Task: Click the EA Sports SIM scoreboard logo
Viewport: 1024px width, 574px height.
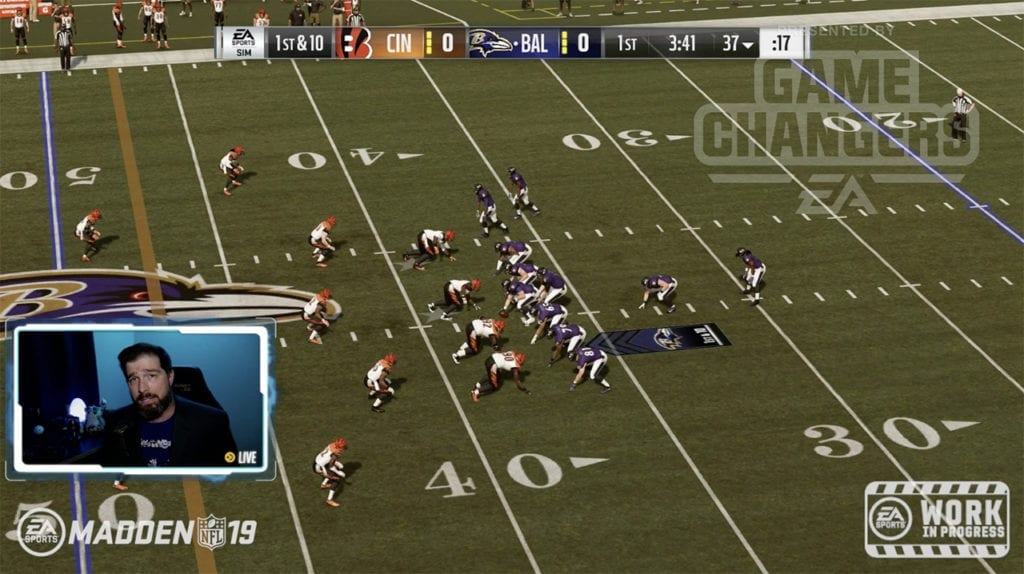Action: [242, 43]
